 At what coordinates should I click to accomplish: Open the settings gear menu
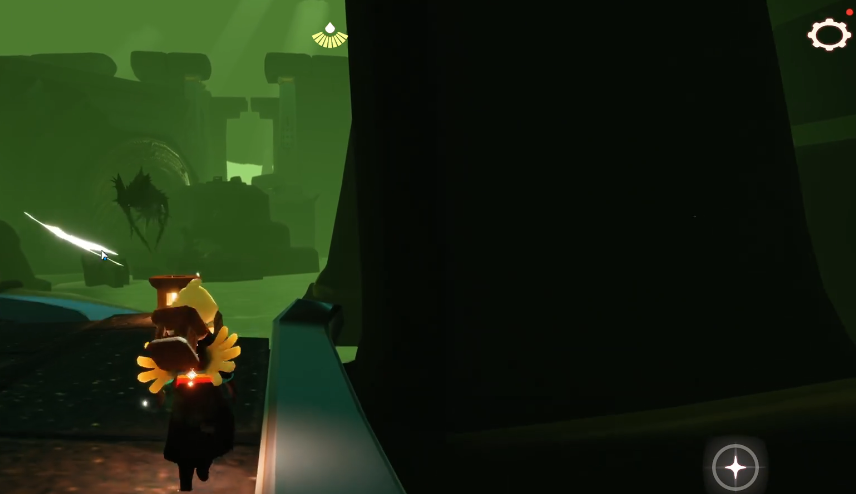(828, 35)
